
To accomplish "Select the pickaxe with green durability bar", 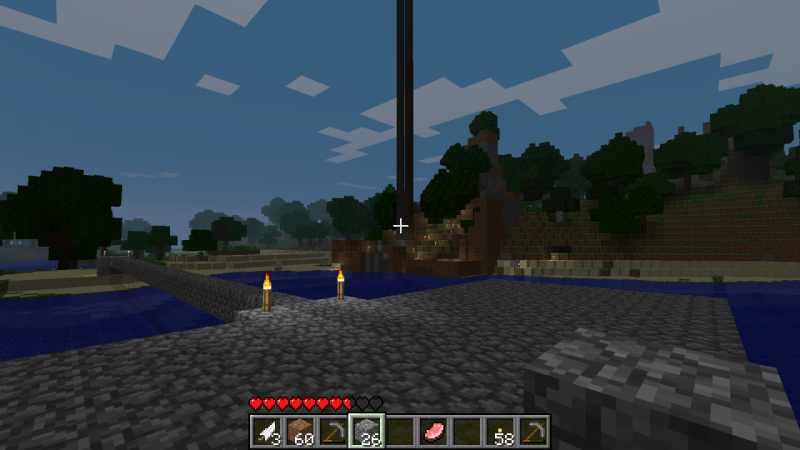I will 333,431.
